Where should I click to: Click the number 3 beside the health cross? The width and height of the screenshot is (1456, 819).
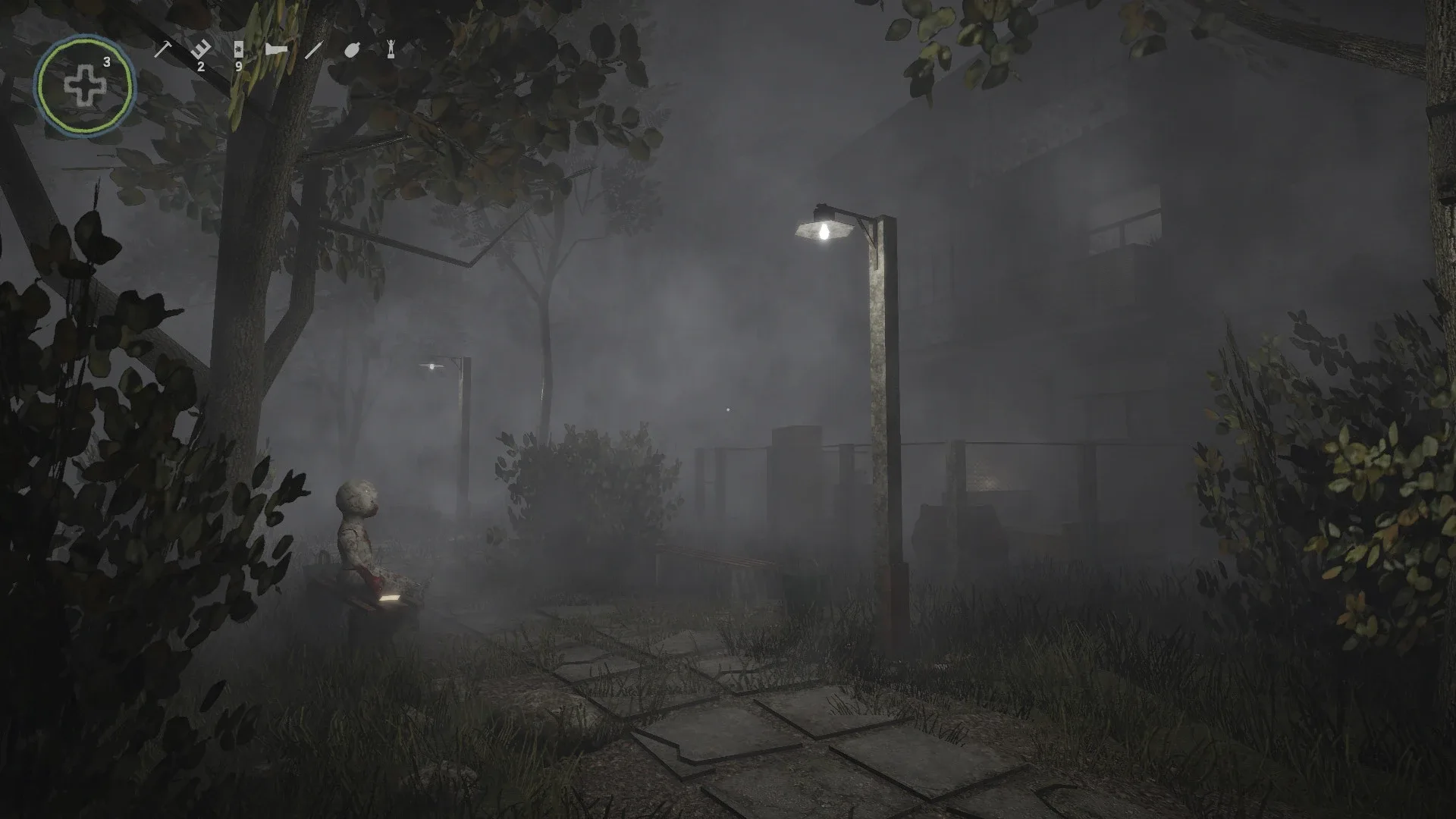point(107,64)
